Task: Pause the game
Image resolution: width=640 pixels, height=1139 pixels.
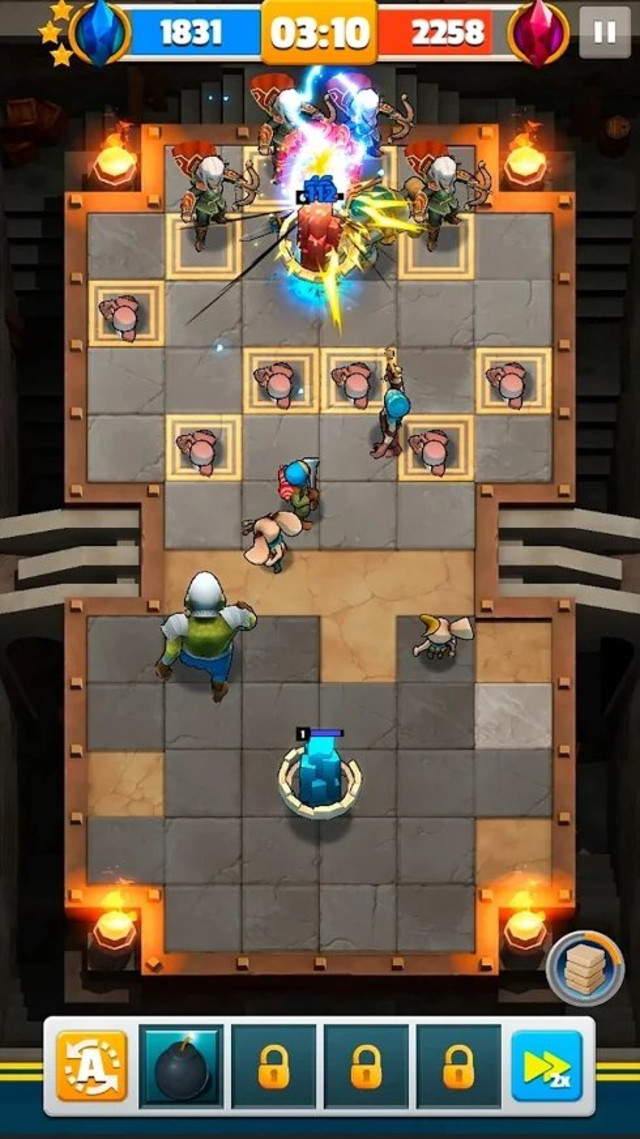Action: pos(604,33)
